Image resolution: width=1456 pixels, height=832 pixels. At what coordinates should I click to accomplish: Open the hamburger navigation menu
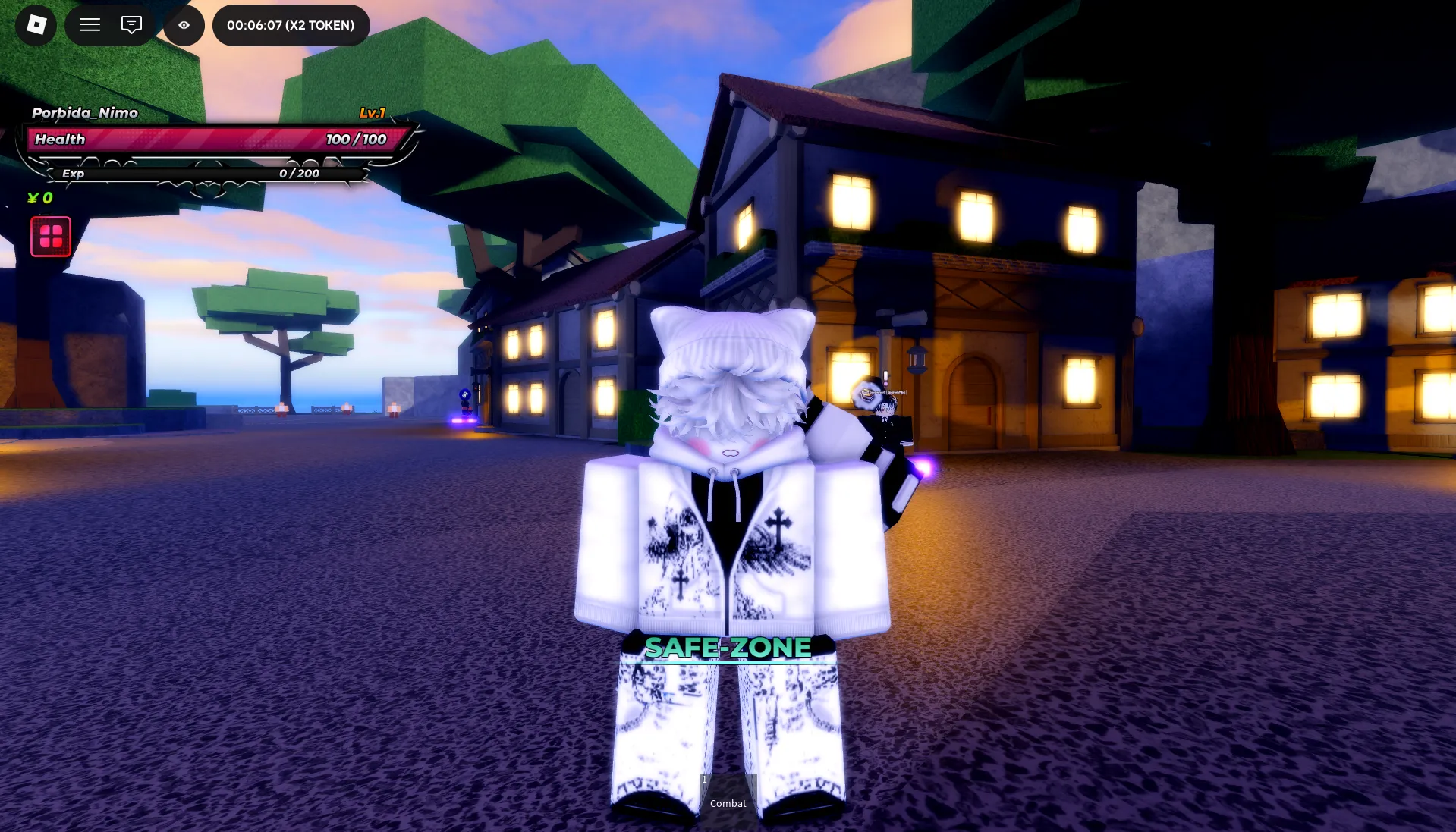(90, 25)
